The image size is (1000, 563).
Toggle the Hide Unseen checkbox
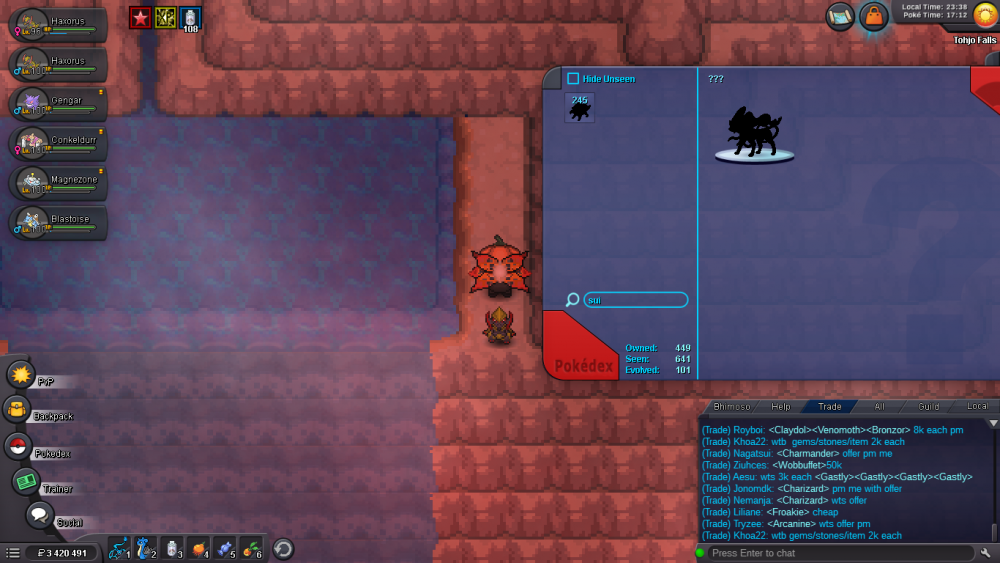click(573, 79)
